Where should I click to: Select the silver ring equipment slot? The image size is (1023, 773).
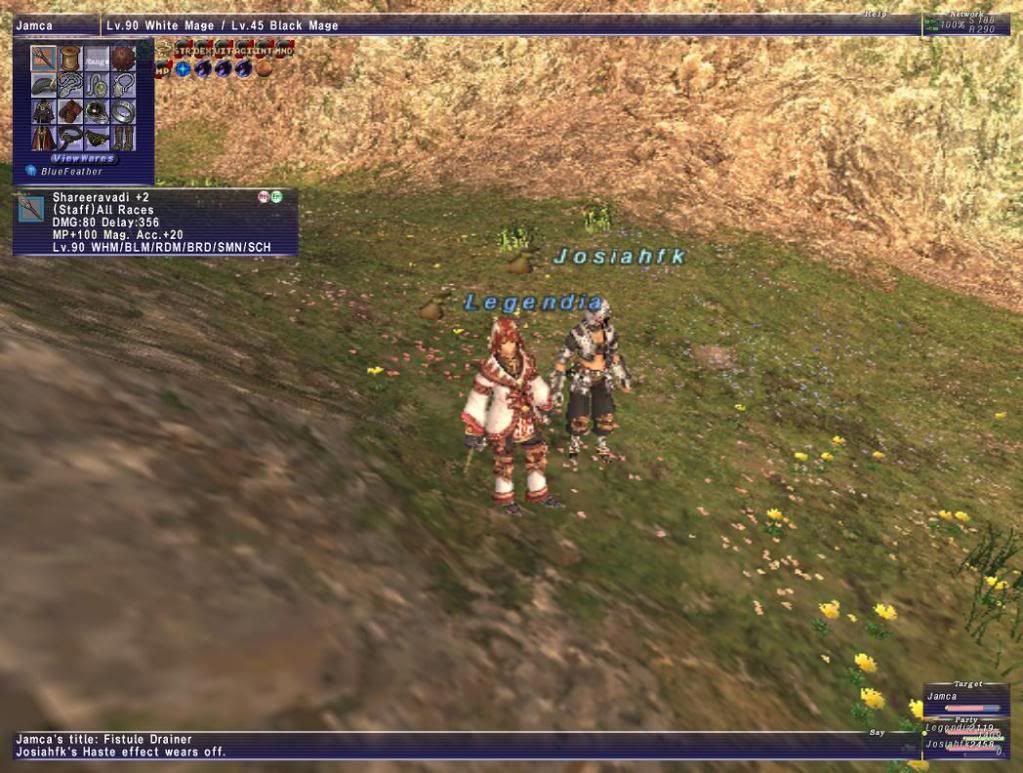122,111
